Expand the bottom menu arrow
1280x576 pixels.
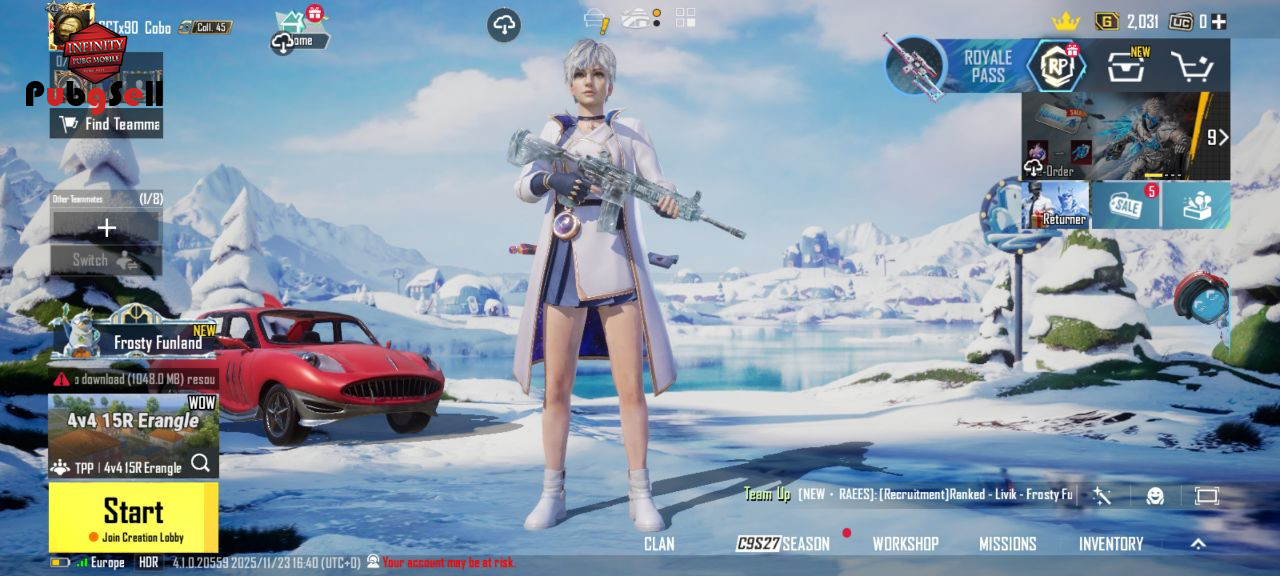(1198, 544)
